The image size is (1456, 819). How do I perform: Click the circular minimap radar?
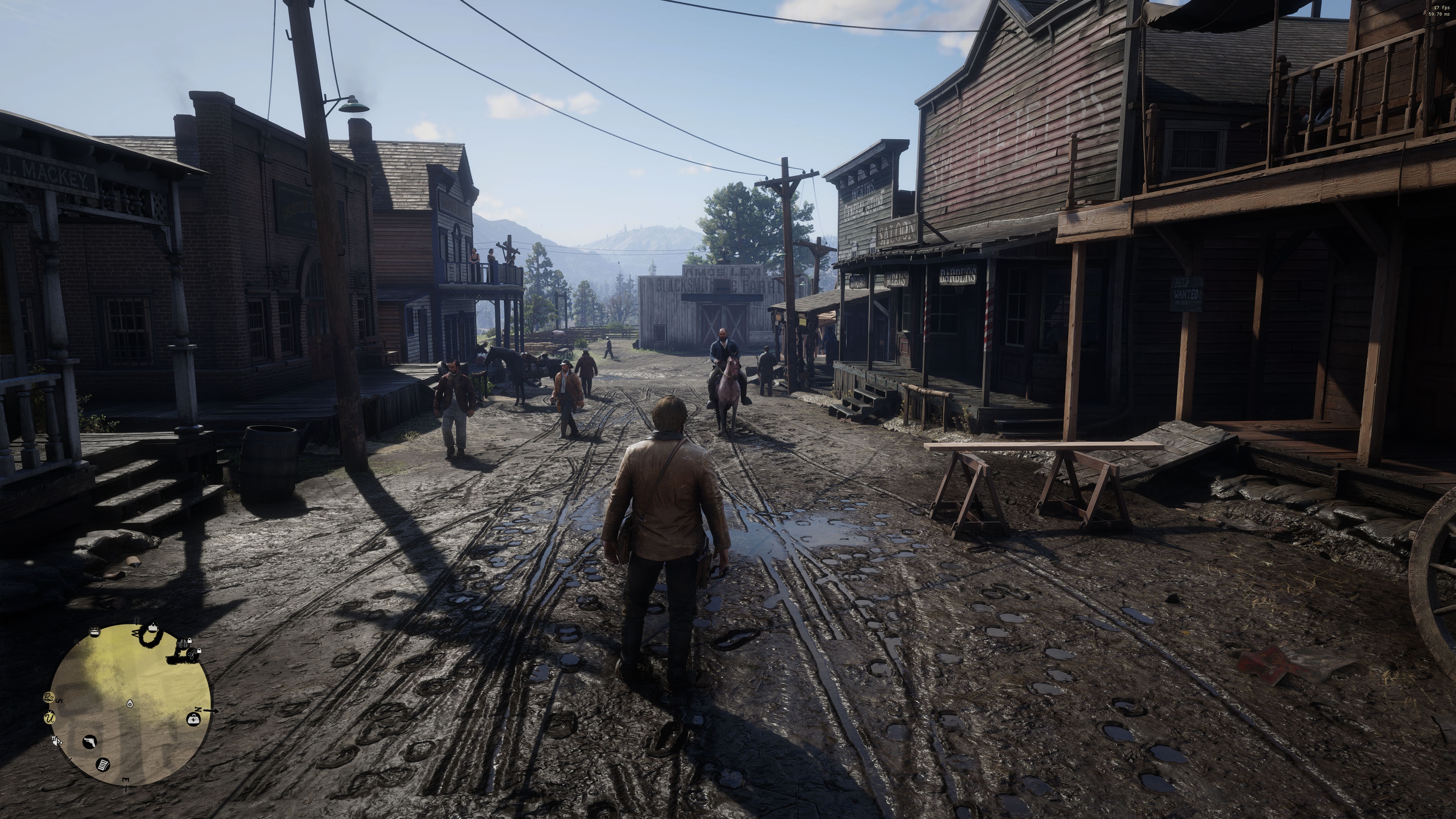130,704
